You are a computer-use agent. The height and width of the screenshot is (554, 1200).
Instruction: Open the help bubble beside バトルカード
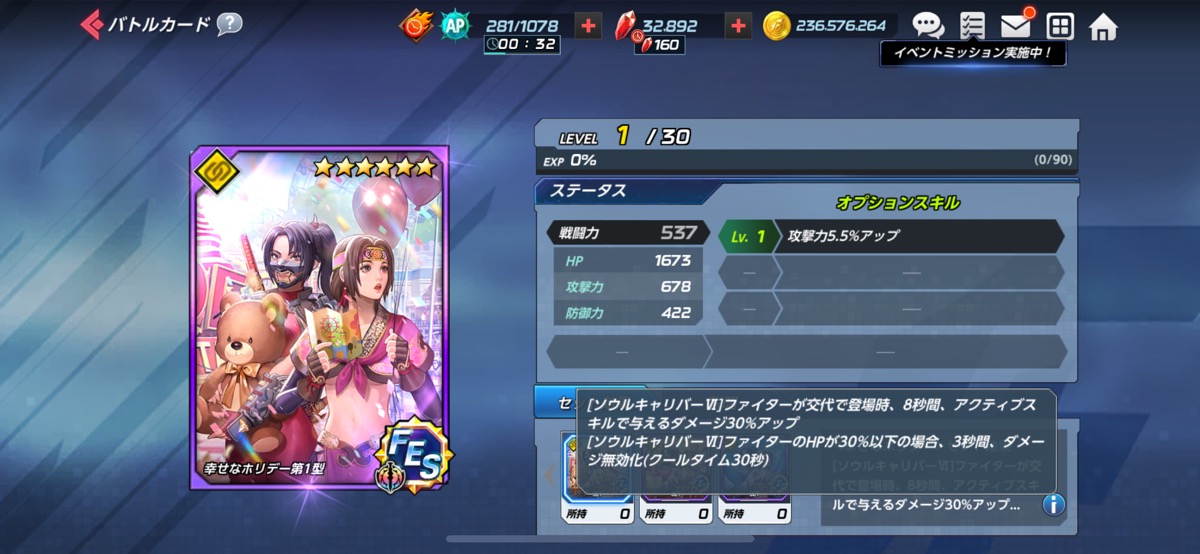(x=230, y=24)
